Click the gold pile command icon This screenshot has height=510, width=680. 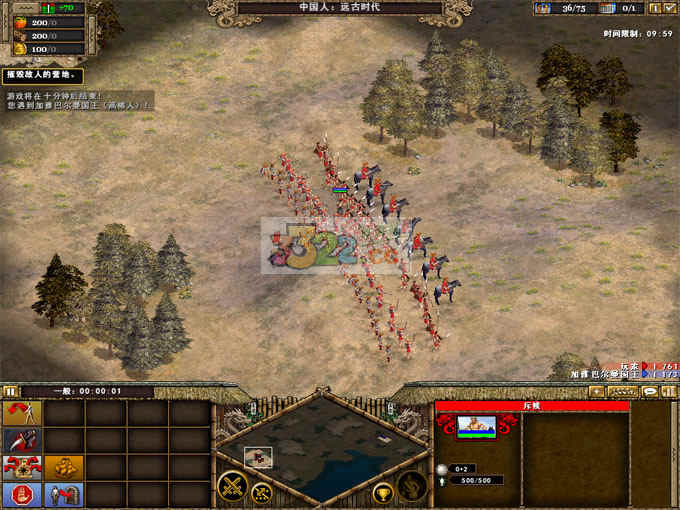tap(63, 467)
